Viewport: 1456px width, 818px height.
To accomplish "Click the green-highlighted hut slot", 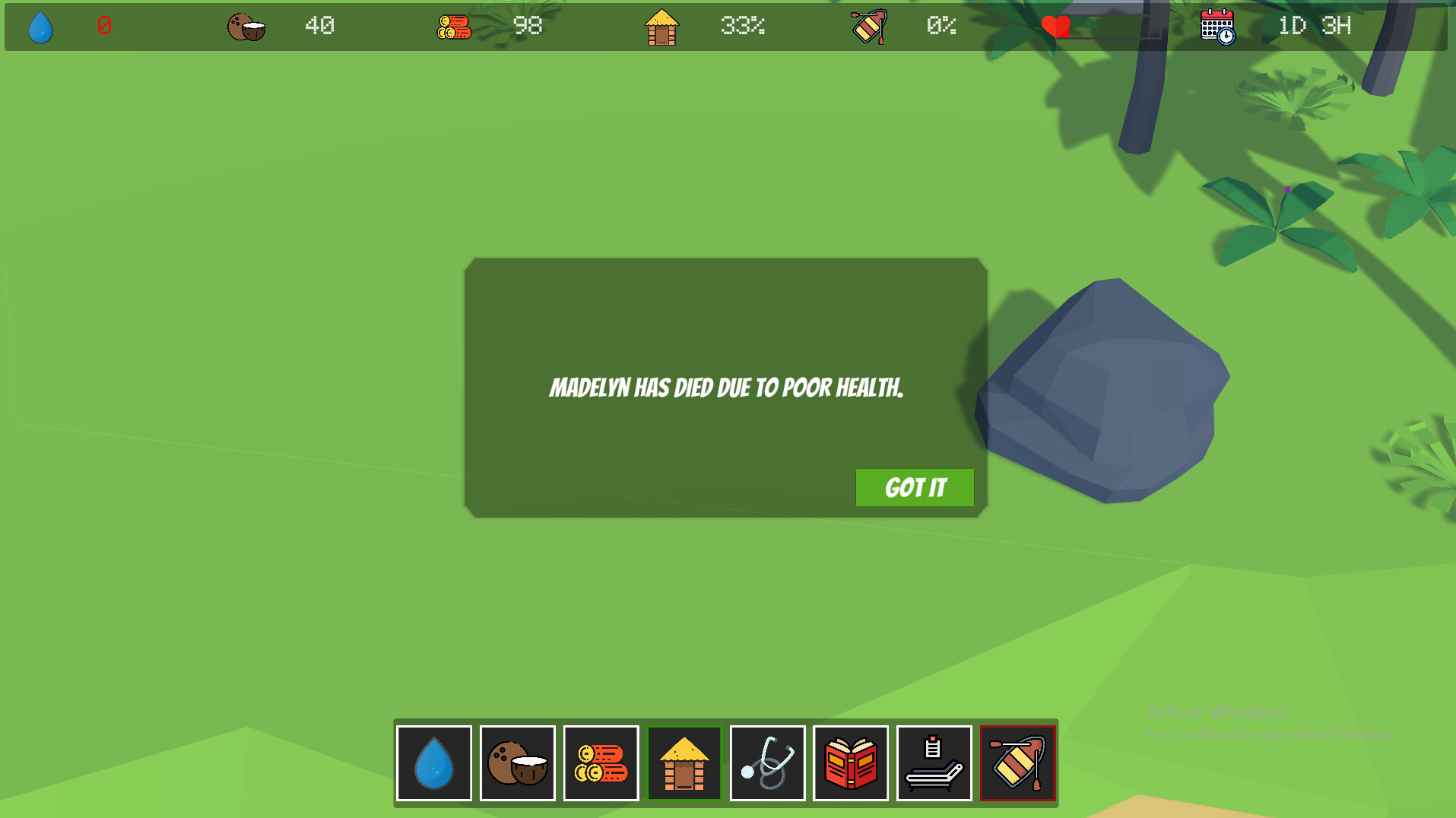I will click(x=684, y=763).
